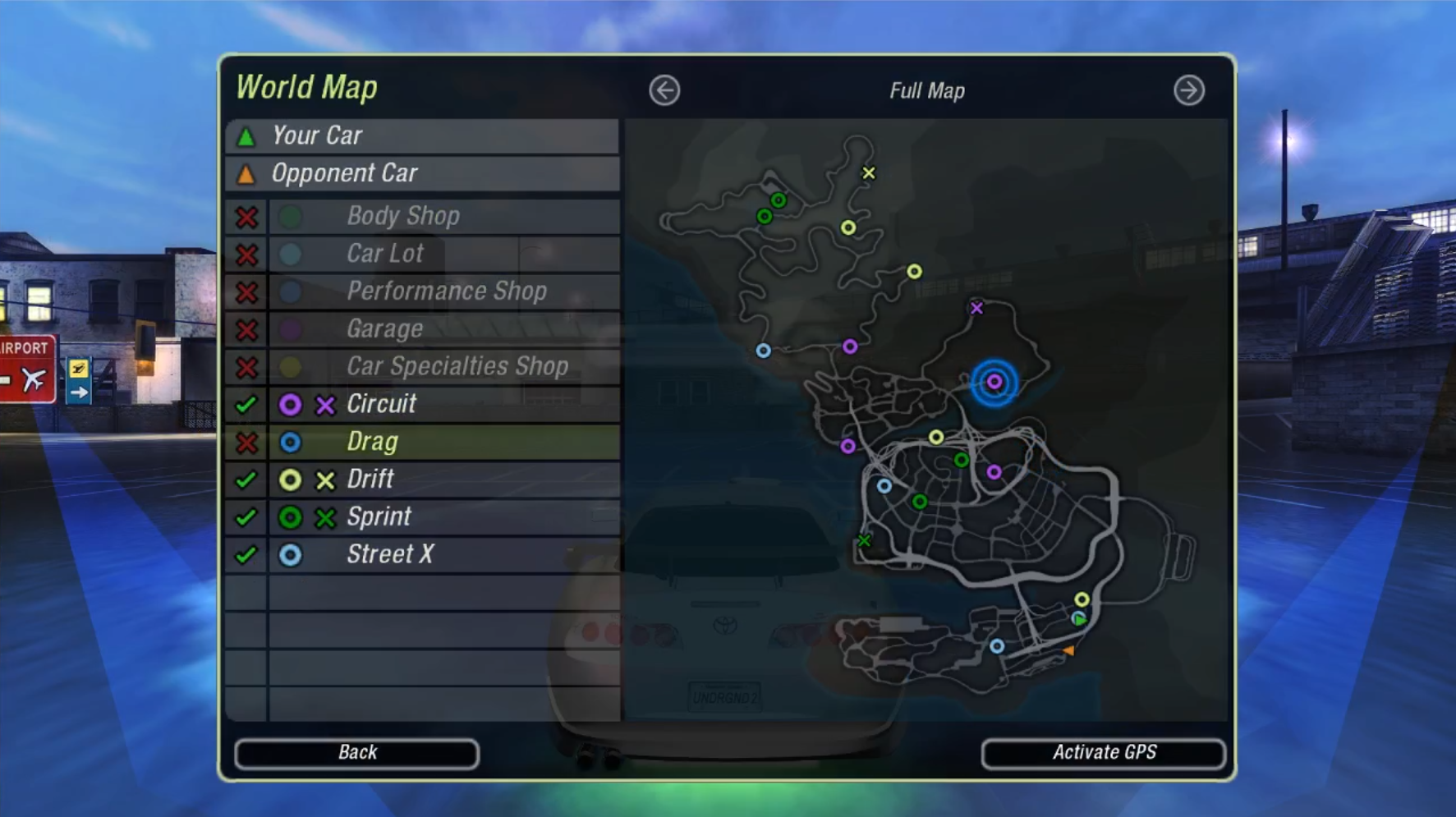Pick the purple X circuit marker on map
Image resolution: width=1456 pixels, height=817 pixels.
click(976, 309)
